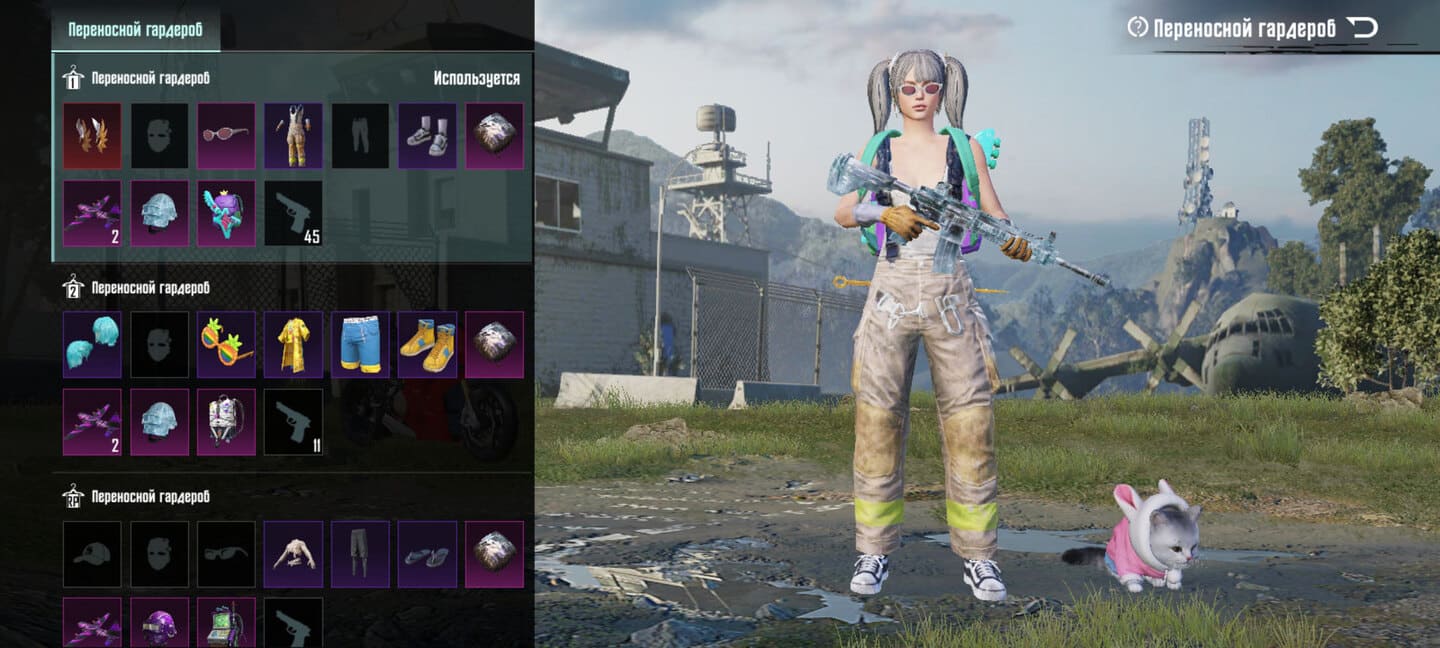Viewport: 1440px width, 648px height.
Task: Click the back arrow button
Action: 1362,28
